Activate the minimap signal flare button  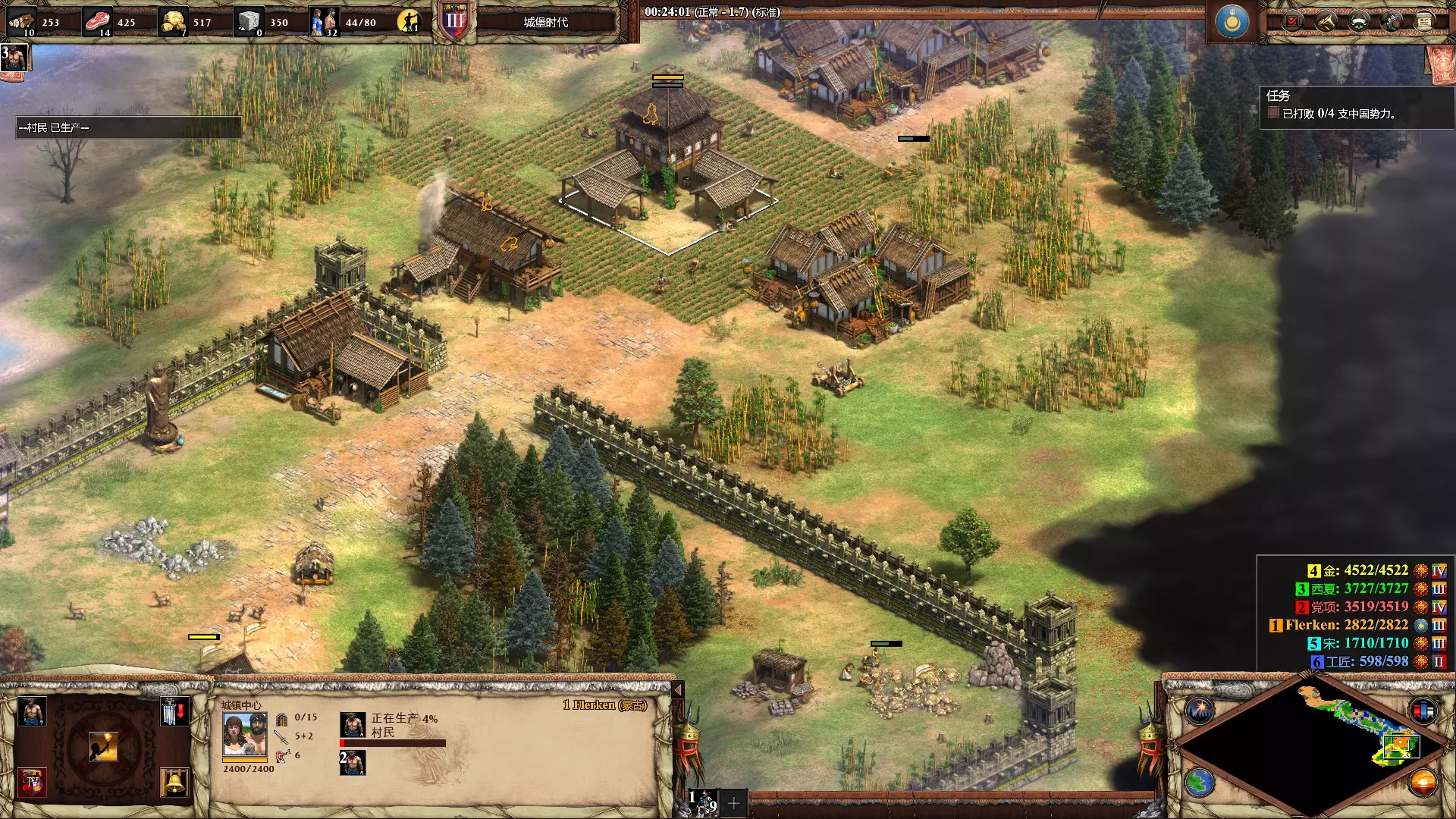1200,711
